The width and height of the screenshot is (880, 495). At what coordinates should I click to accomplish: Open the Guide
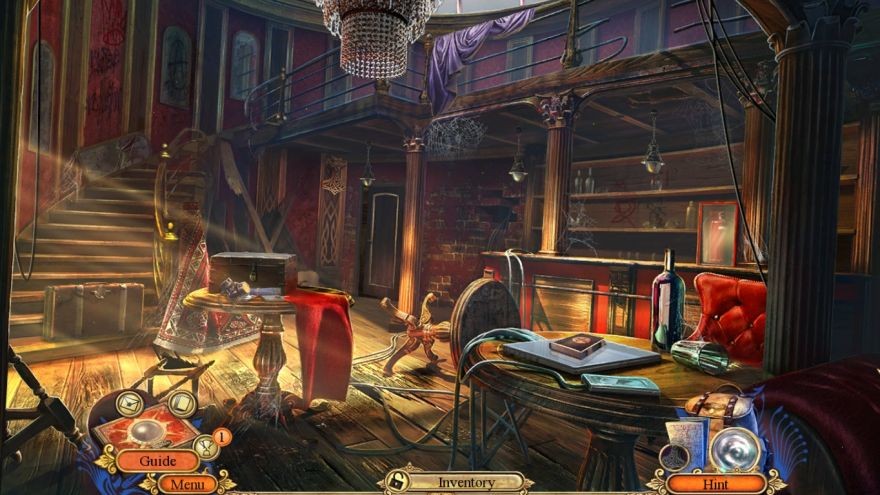pyautogui.click(x=157, y=461)
